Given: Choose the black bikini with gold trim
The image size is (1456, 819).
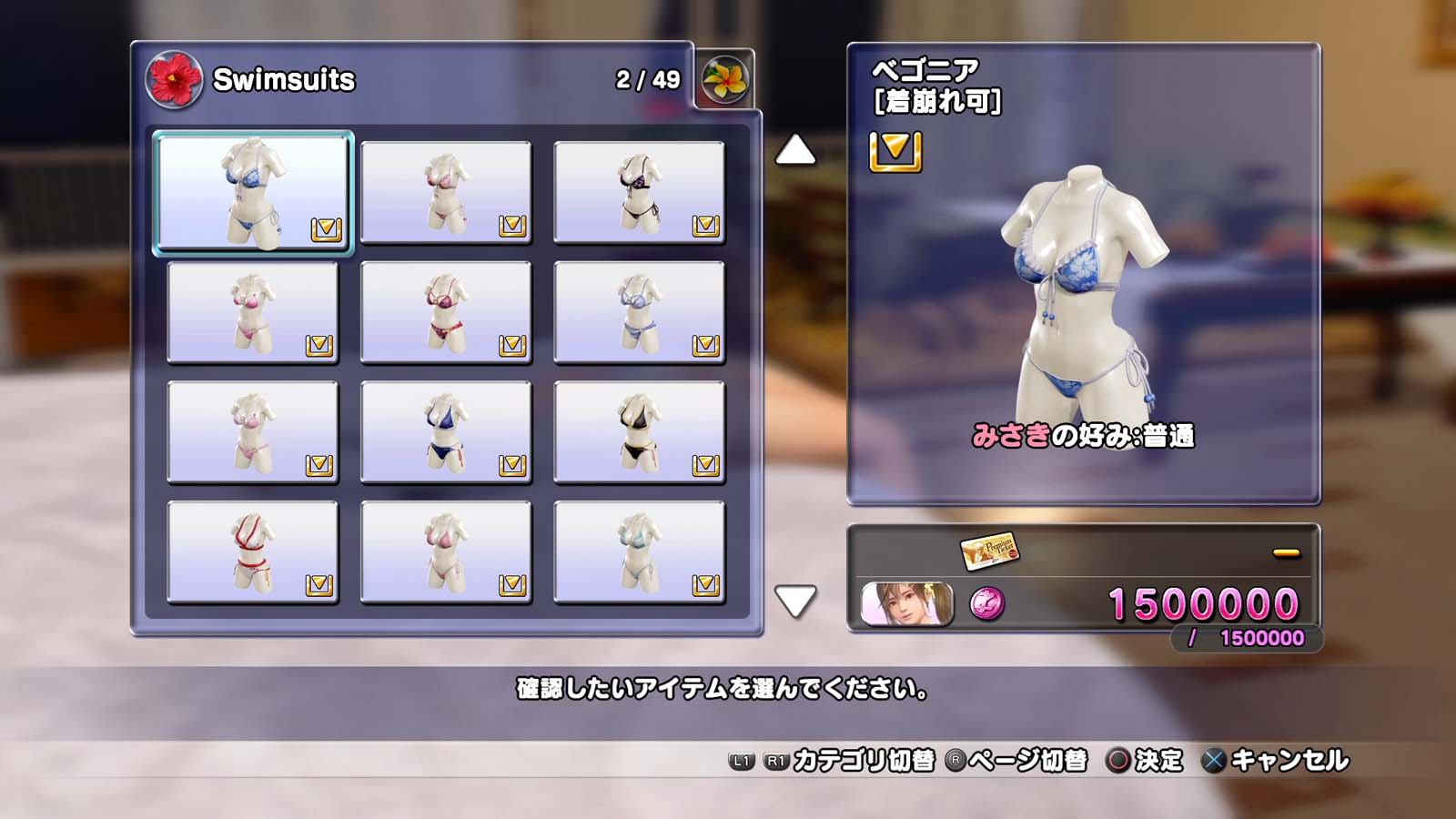Looking at the screenshot, I should coord(639,432).
